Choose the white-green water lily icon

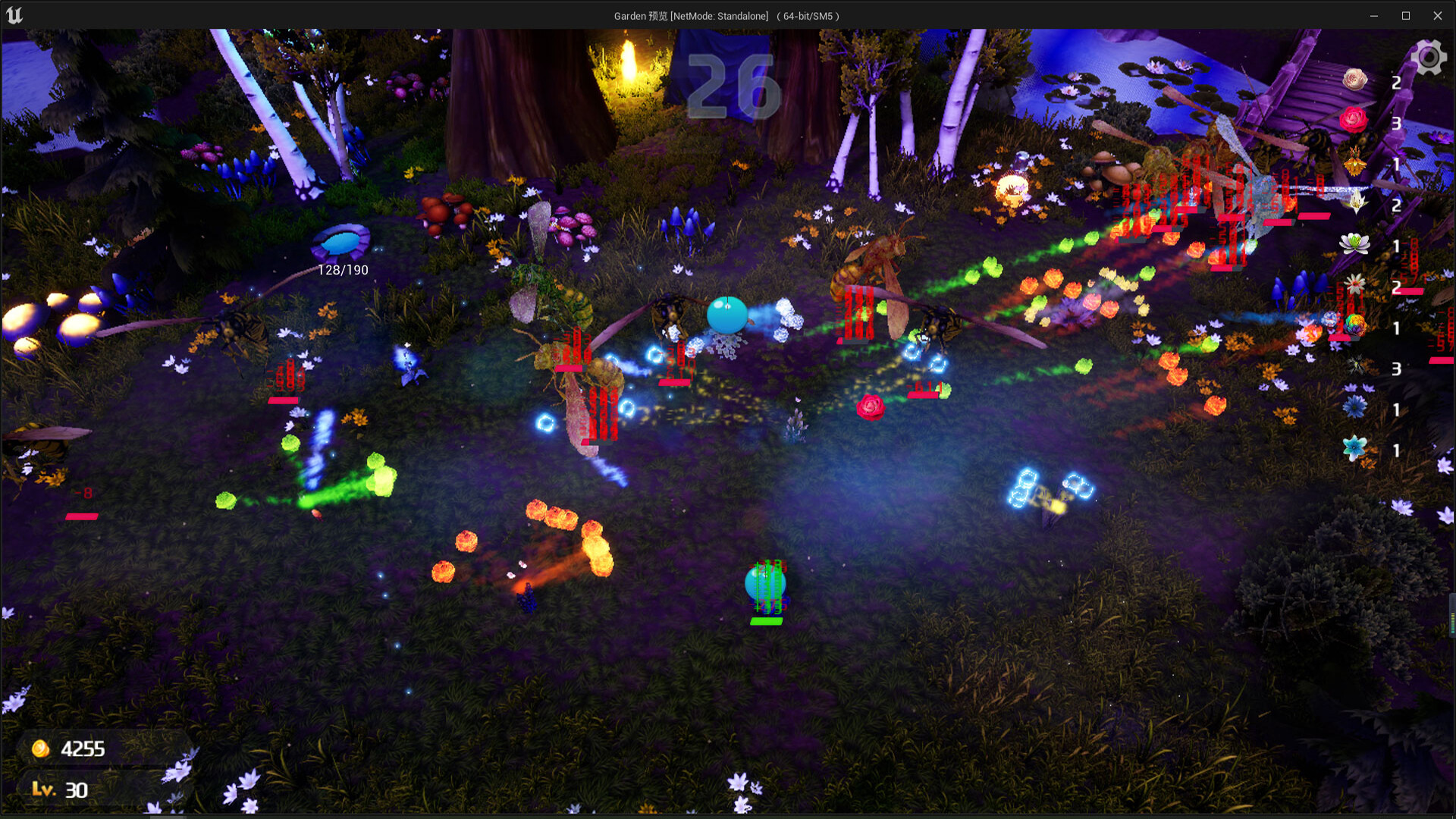[x=1354, y=243]
